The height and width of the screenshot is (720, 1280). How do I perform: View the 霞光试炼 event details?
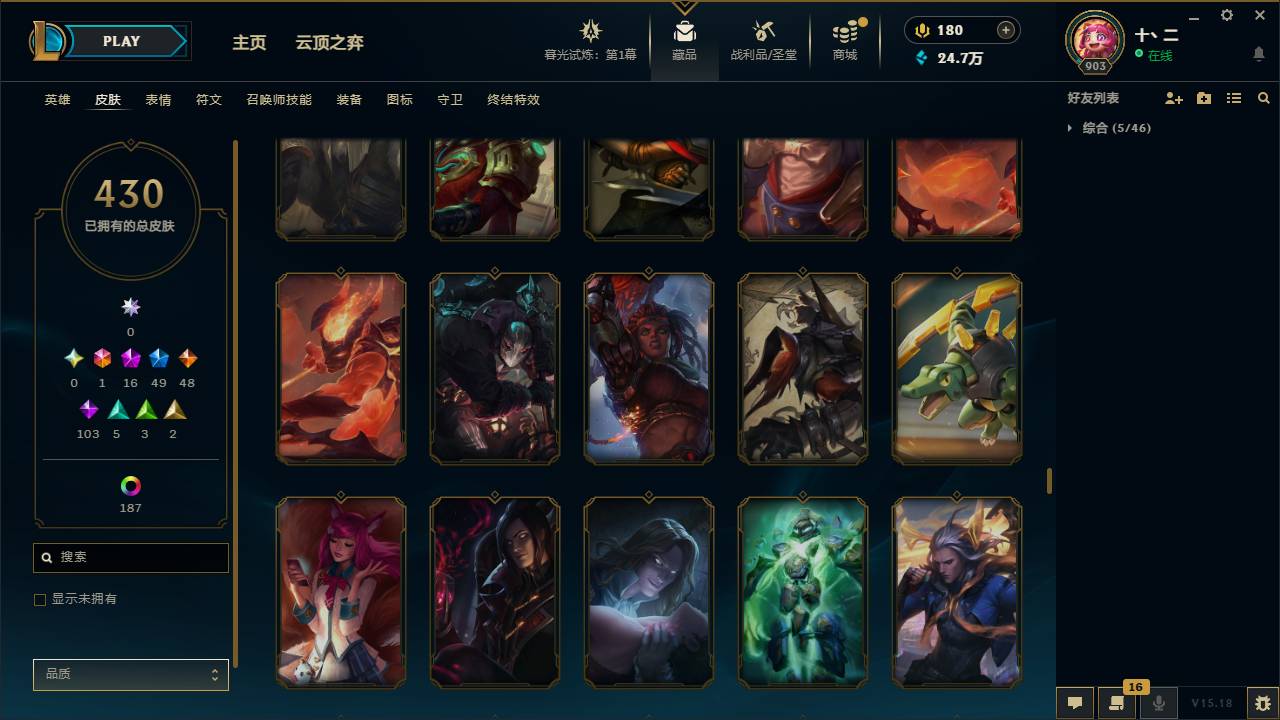(590, 42)
